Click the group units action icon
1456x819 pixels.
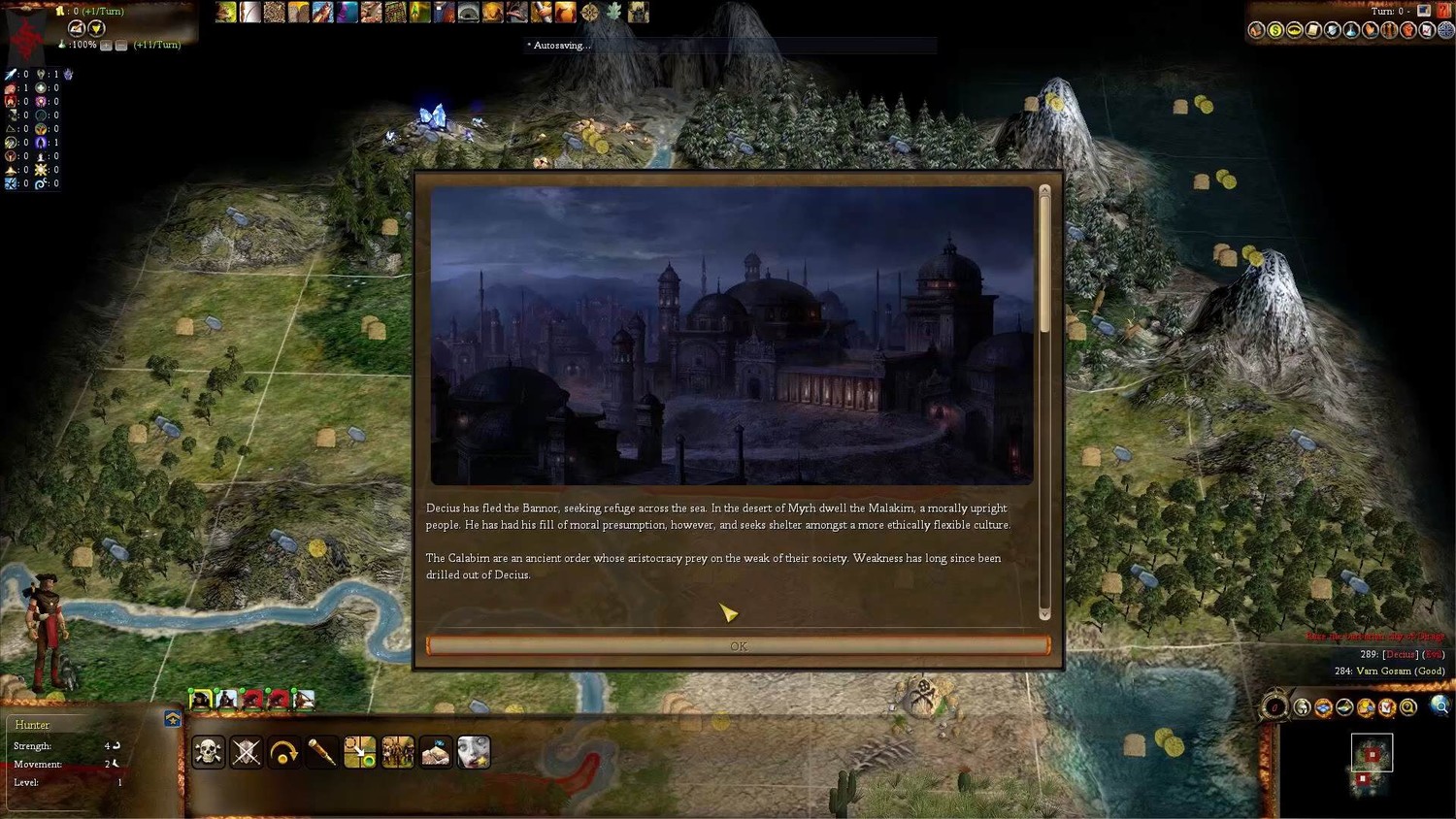(x=398, y=752)
